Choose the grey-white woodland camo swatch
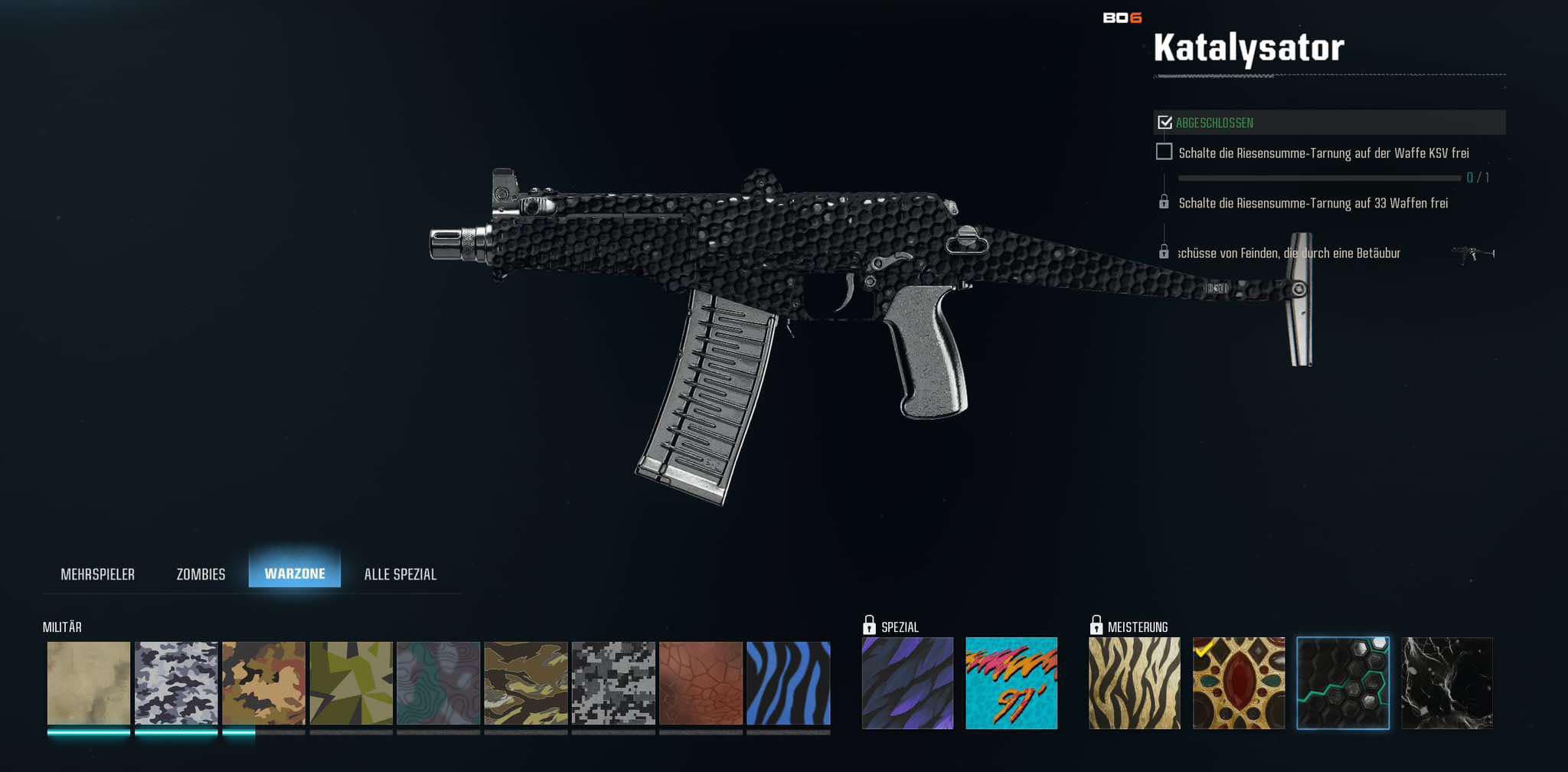This screenshot has width=1568, height=772. [x=176, y=683]
